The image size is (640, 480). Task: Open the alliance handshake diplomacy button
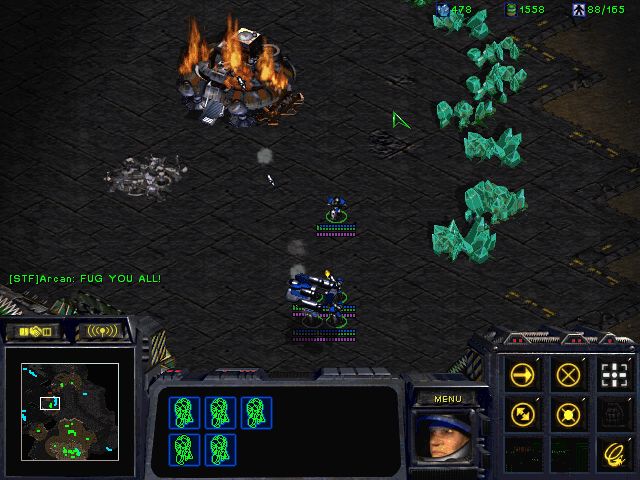click(34, 331)
